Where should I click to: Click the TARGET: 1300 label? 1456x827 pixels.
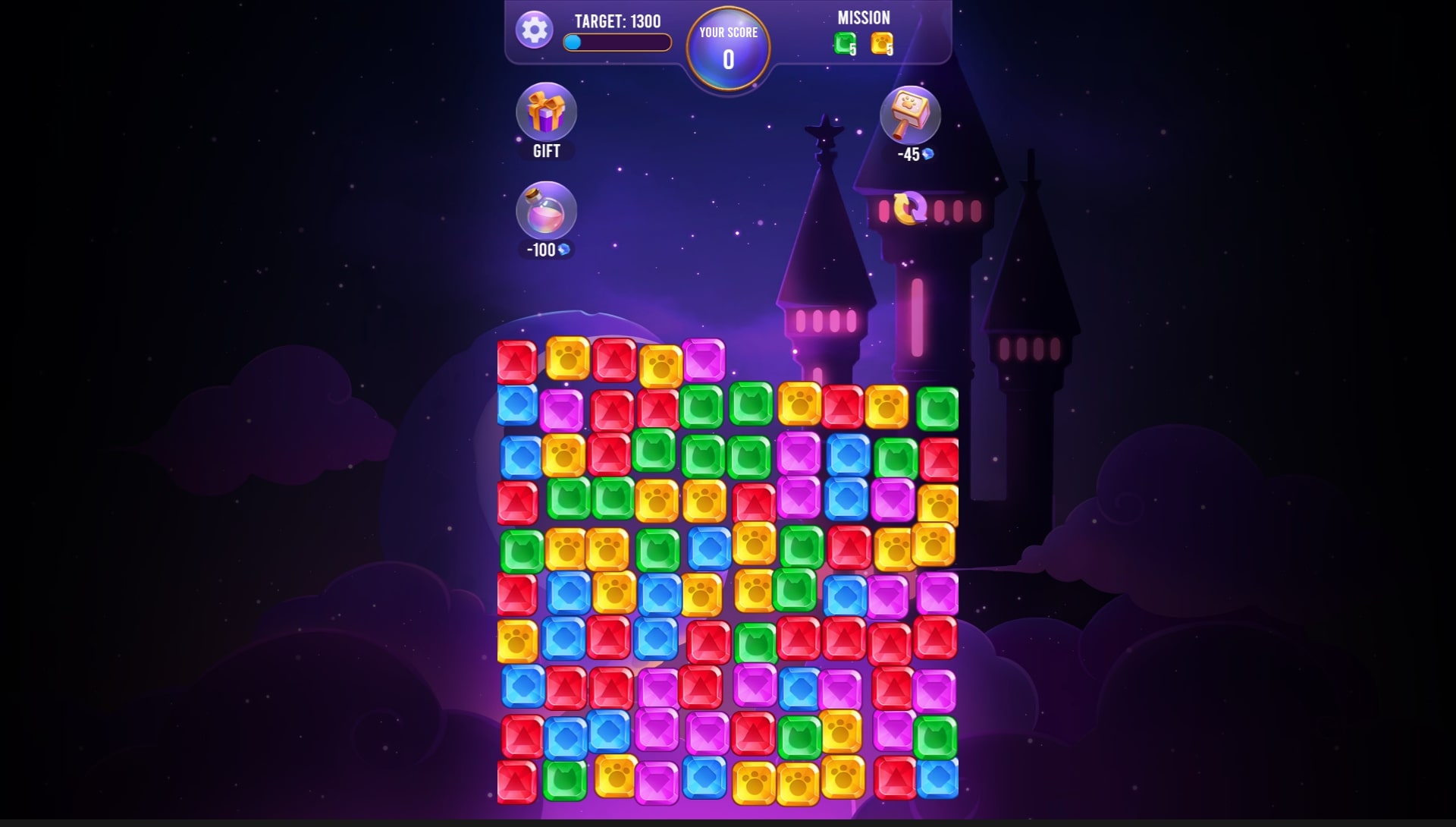(617, 21)
